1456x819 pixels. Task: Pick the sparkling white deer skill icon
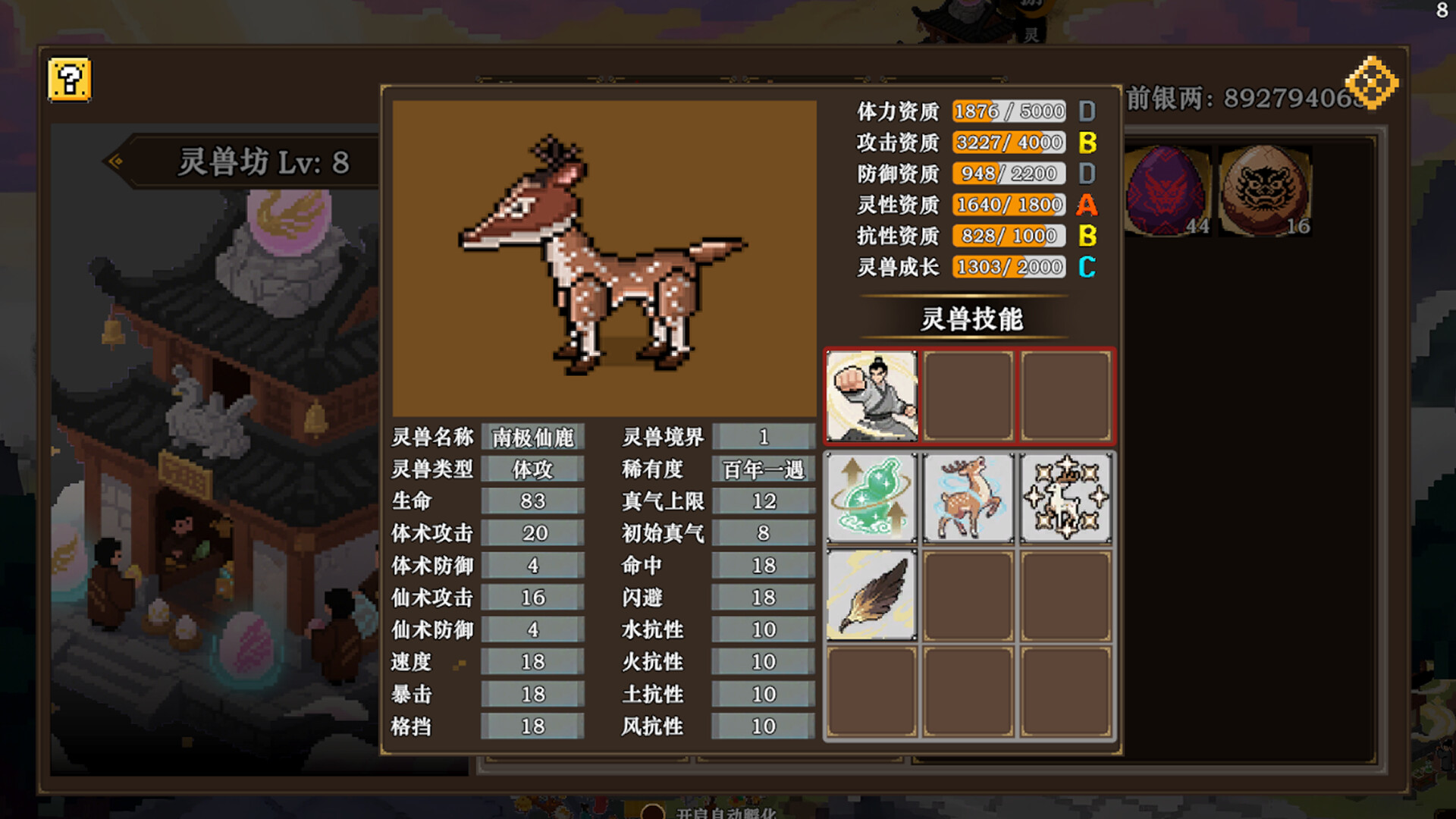1065,497
